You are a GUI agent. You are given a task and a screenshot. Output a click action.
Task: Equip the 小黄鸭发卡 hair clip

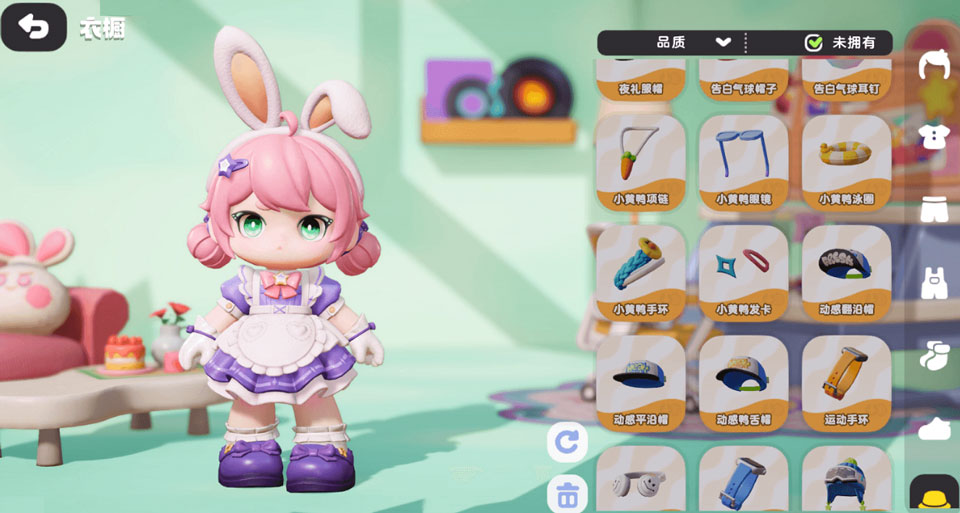(744, 270)
